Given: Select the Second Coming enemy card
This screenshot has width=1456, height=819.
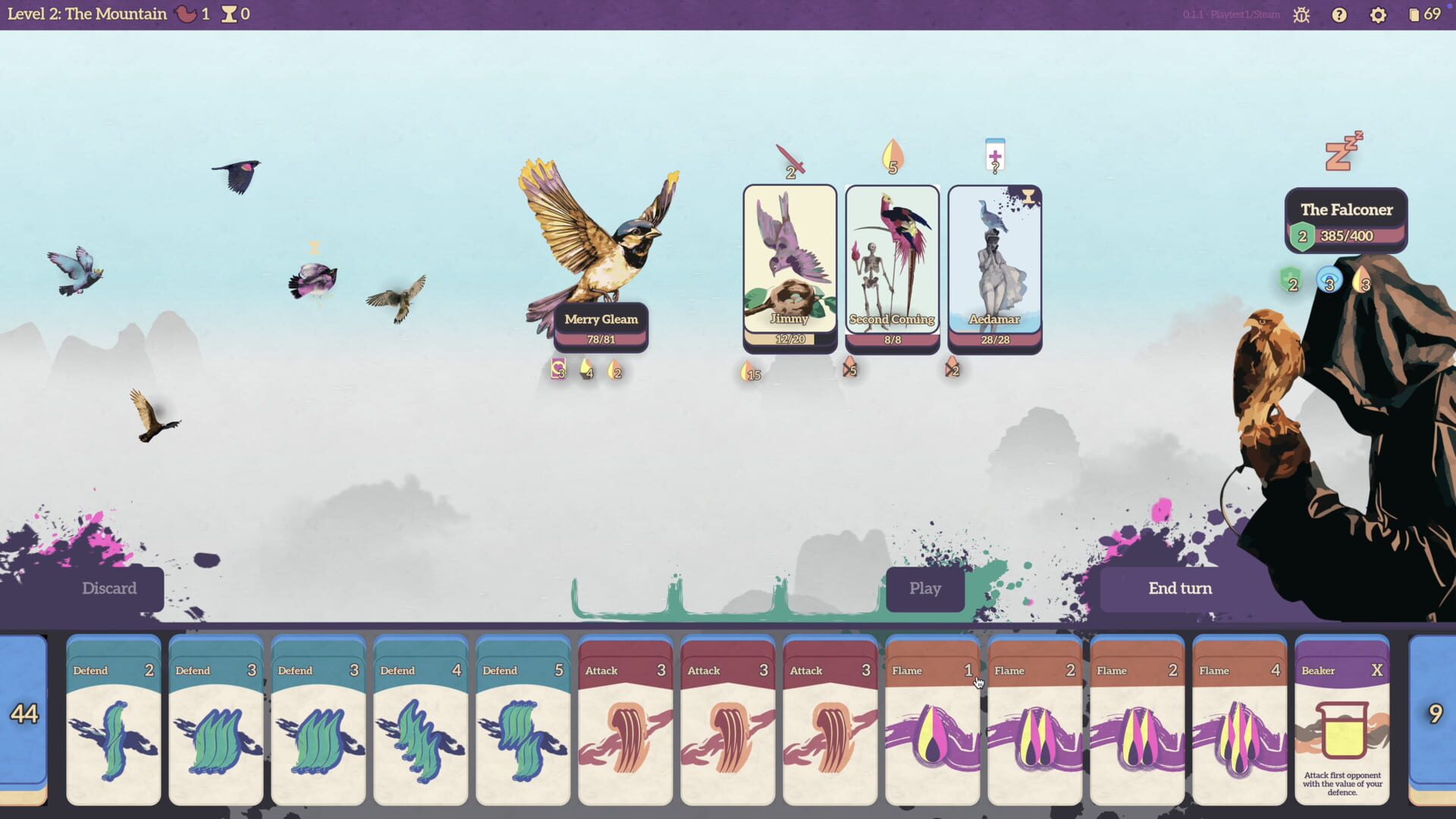Looking at the screenshot, I should tap(892, 265).
